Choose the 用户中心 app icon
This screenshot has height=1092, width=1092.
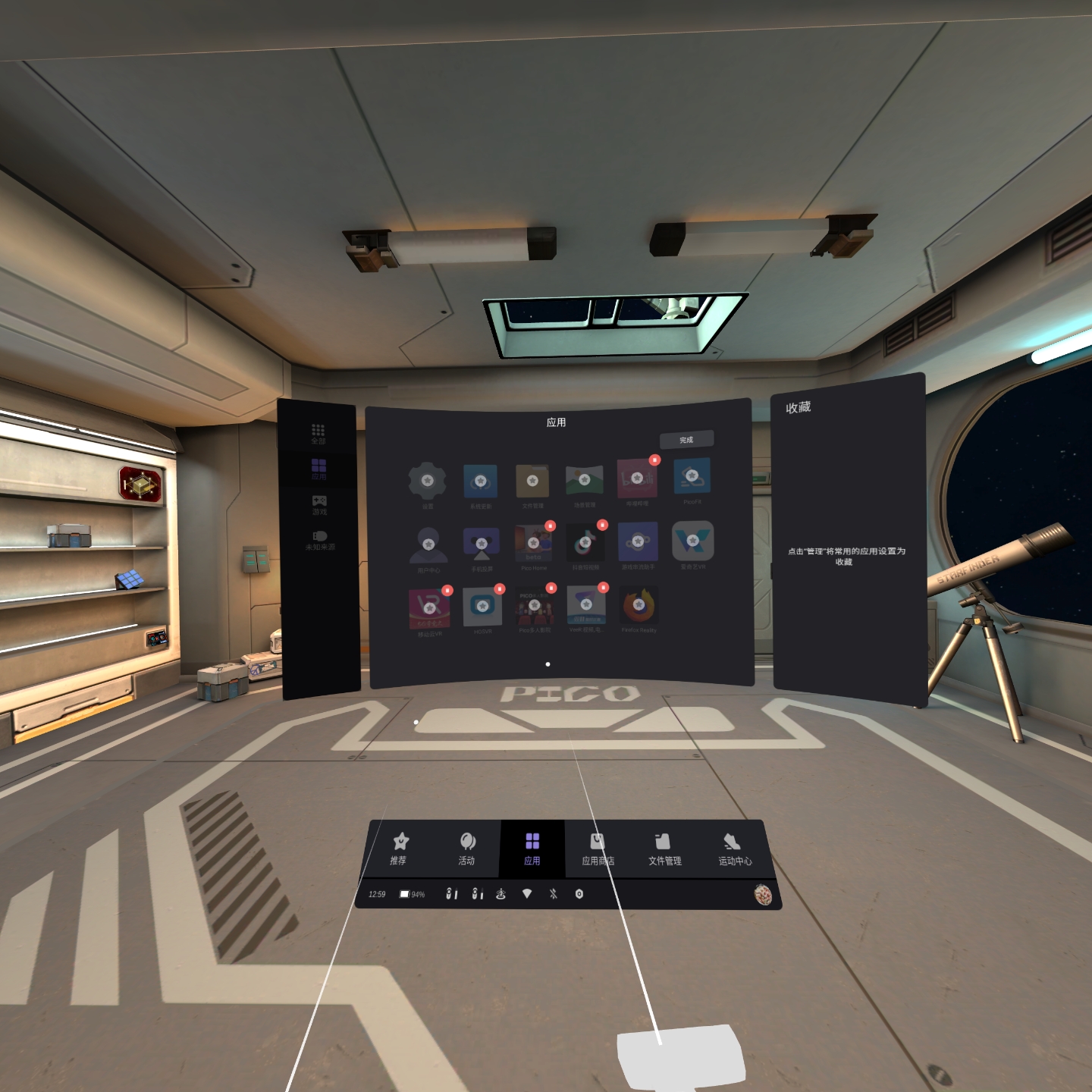click(x=428, y=544)
